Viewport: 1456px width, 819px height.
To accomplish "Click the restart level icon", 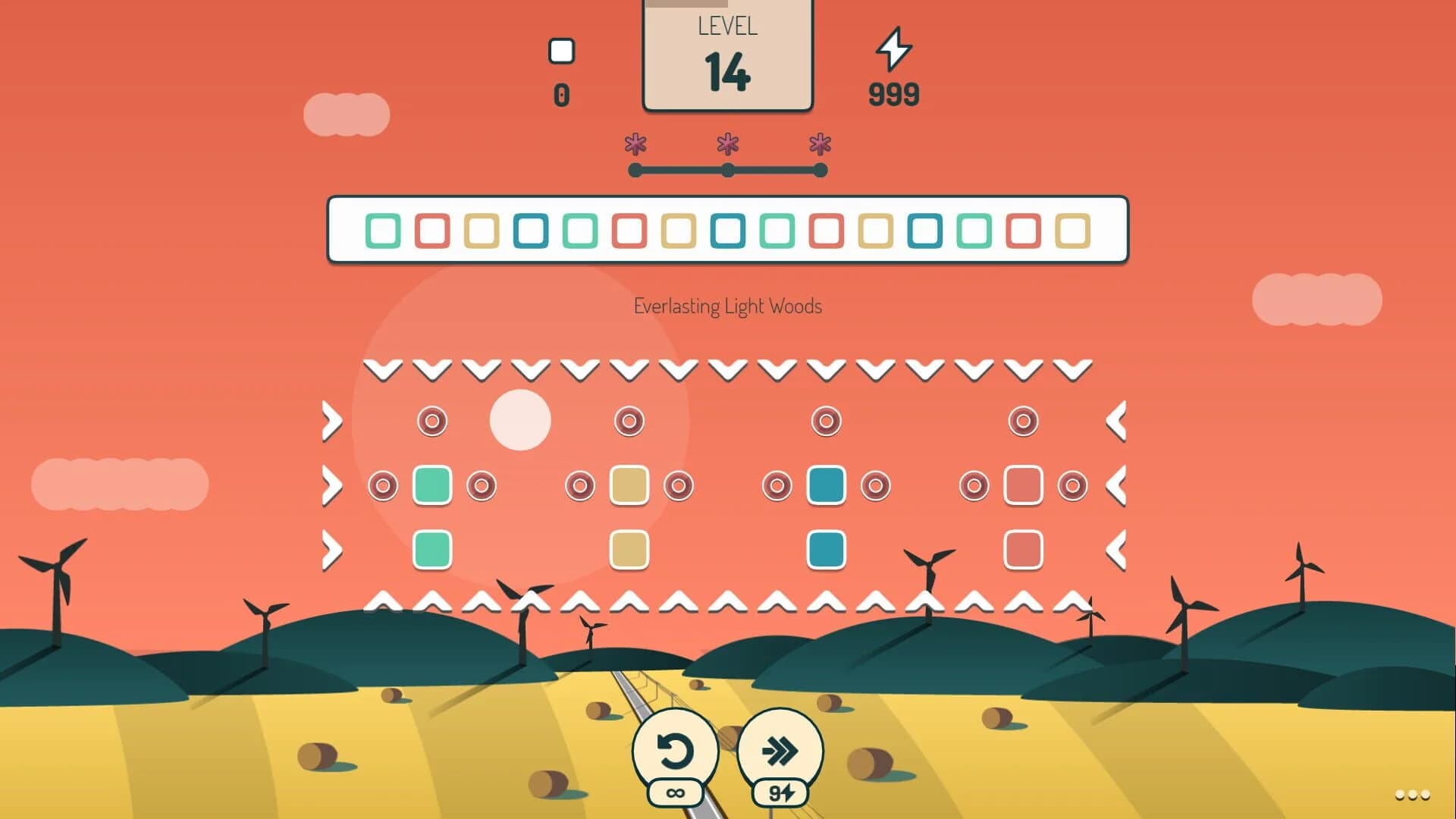I will (676, 750).
